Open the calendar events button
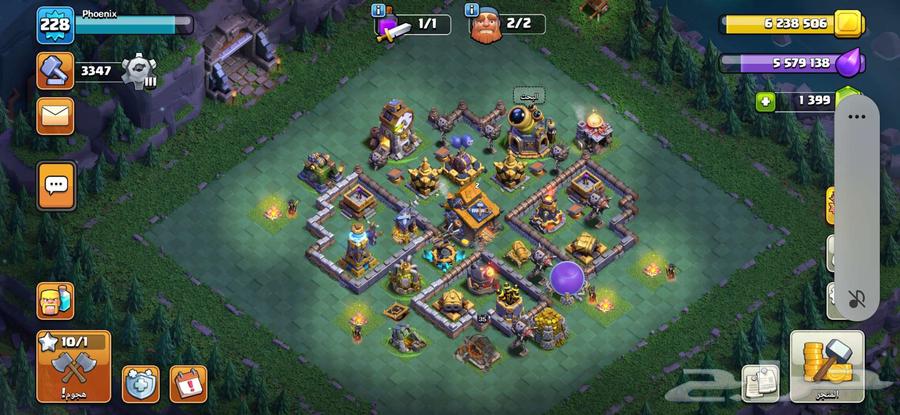The height and width of the screenshot is (415, 900). point(186,381)
